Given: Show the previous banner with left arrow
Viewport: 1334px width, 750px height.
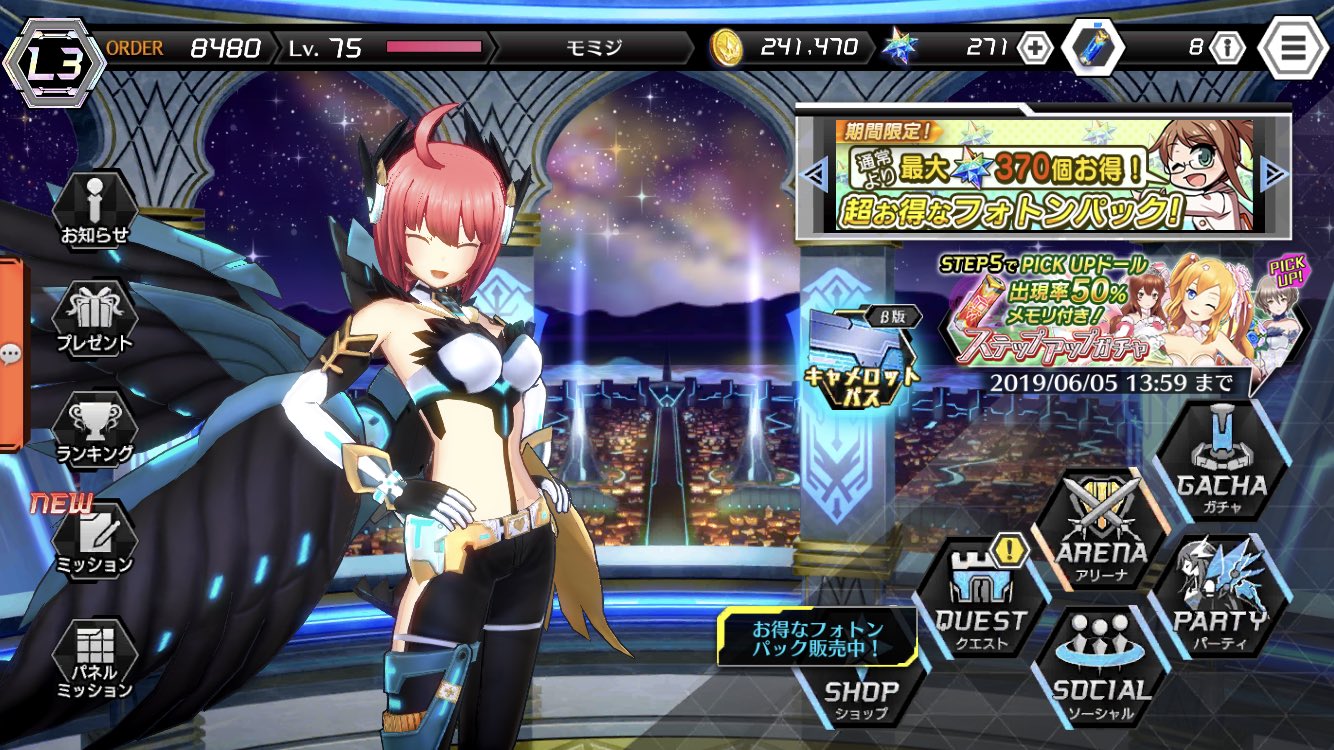Looking at the screenshot, I should click(x=814, y=177).
